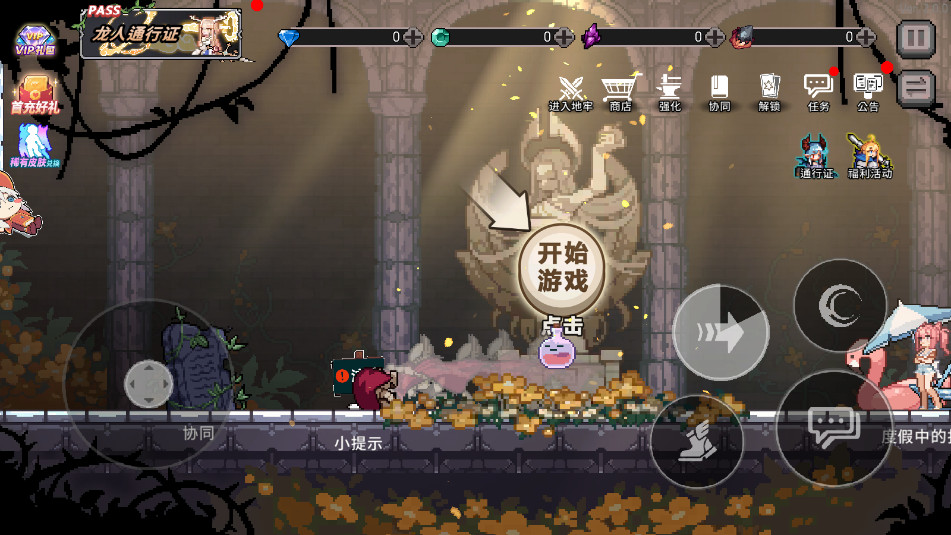Open the chat speech bubble button

tap(833, 428)
